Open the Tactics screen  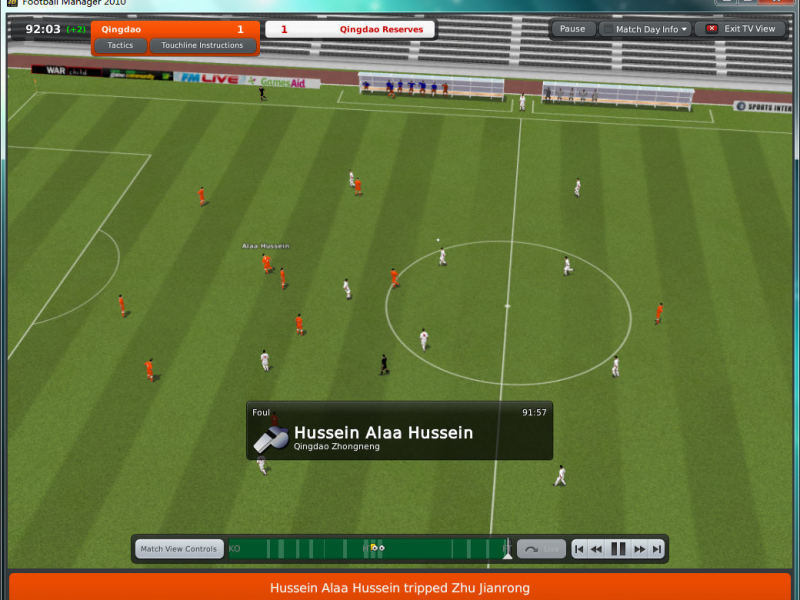coord(120,46)
